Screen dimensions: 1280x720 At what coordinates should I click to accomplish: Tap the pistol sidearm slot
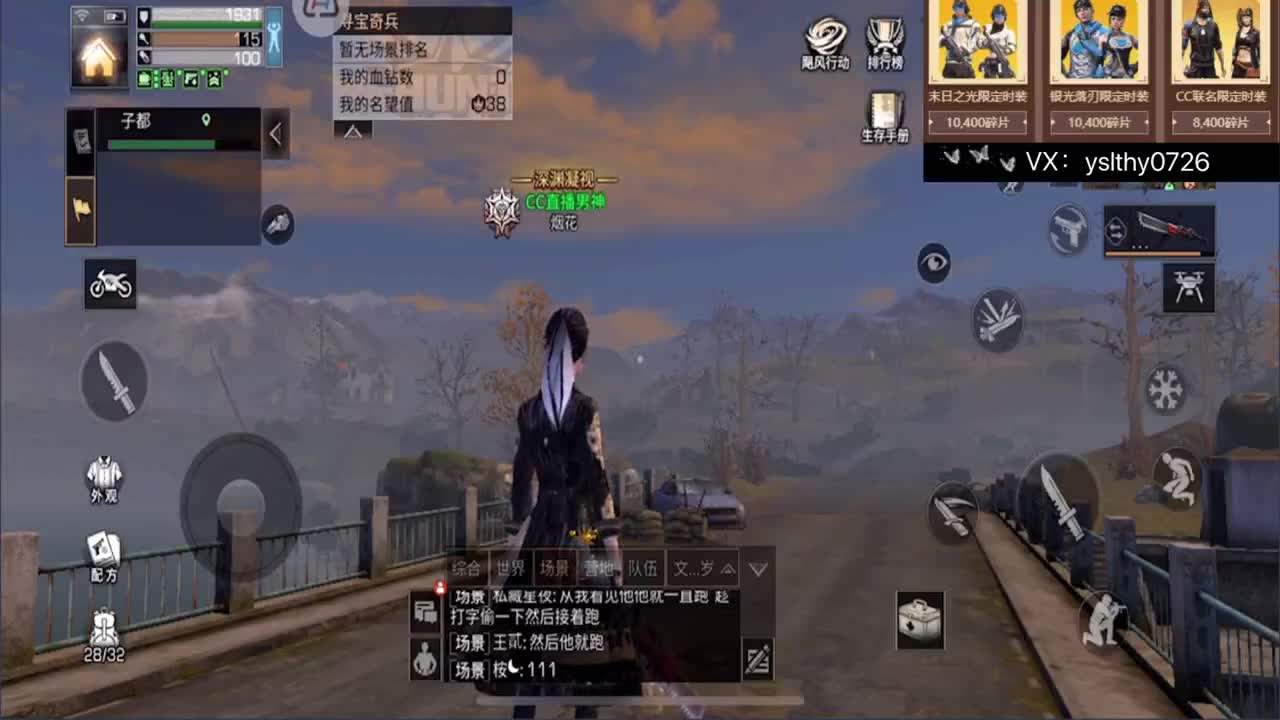1068,228
